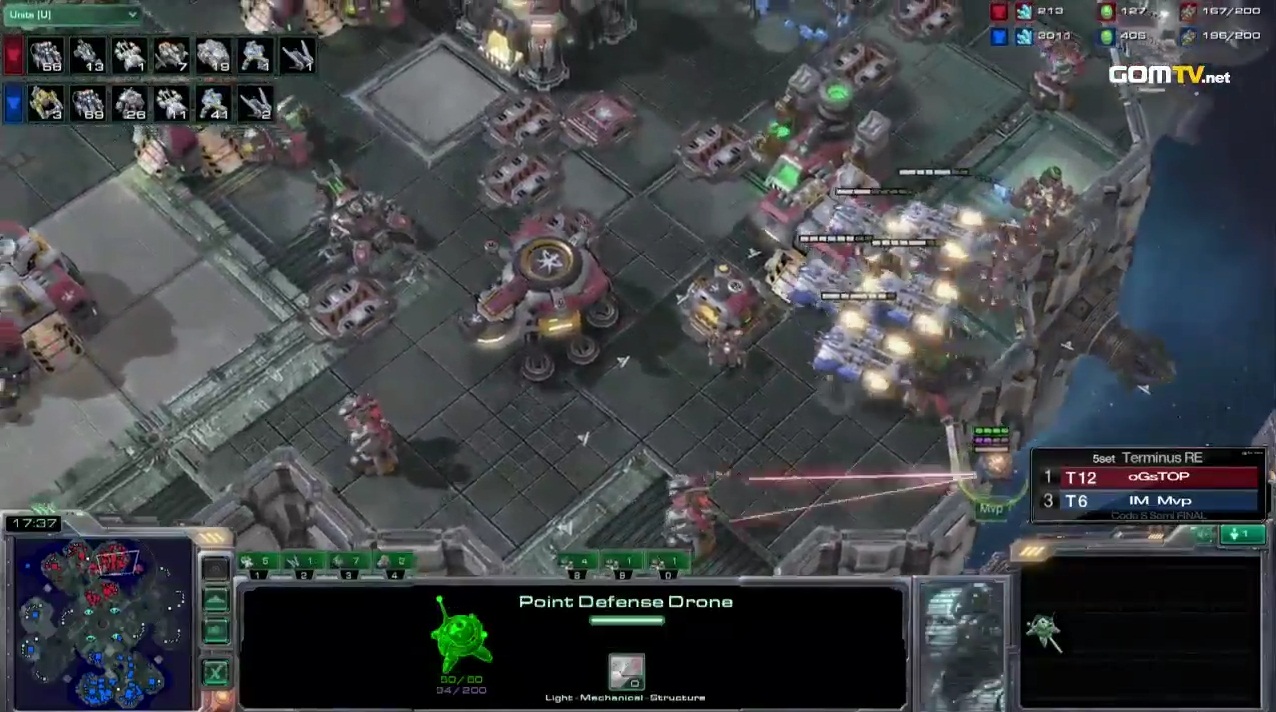Image resolution: width=1276 pixels, height=712 pixels.
Task: Select the blue player's yellow unit icon showing 3
Action: point(46,103)
